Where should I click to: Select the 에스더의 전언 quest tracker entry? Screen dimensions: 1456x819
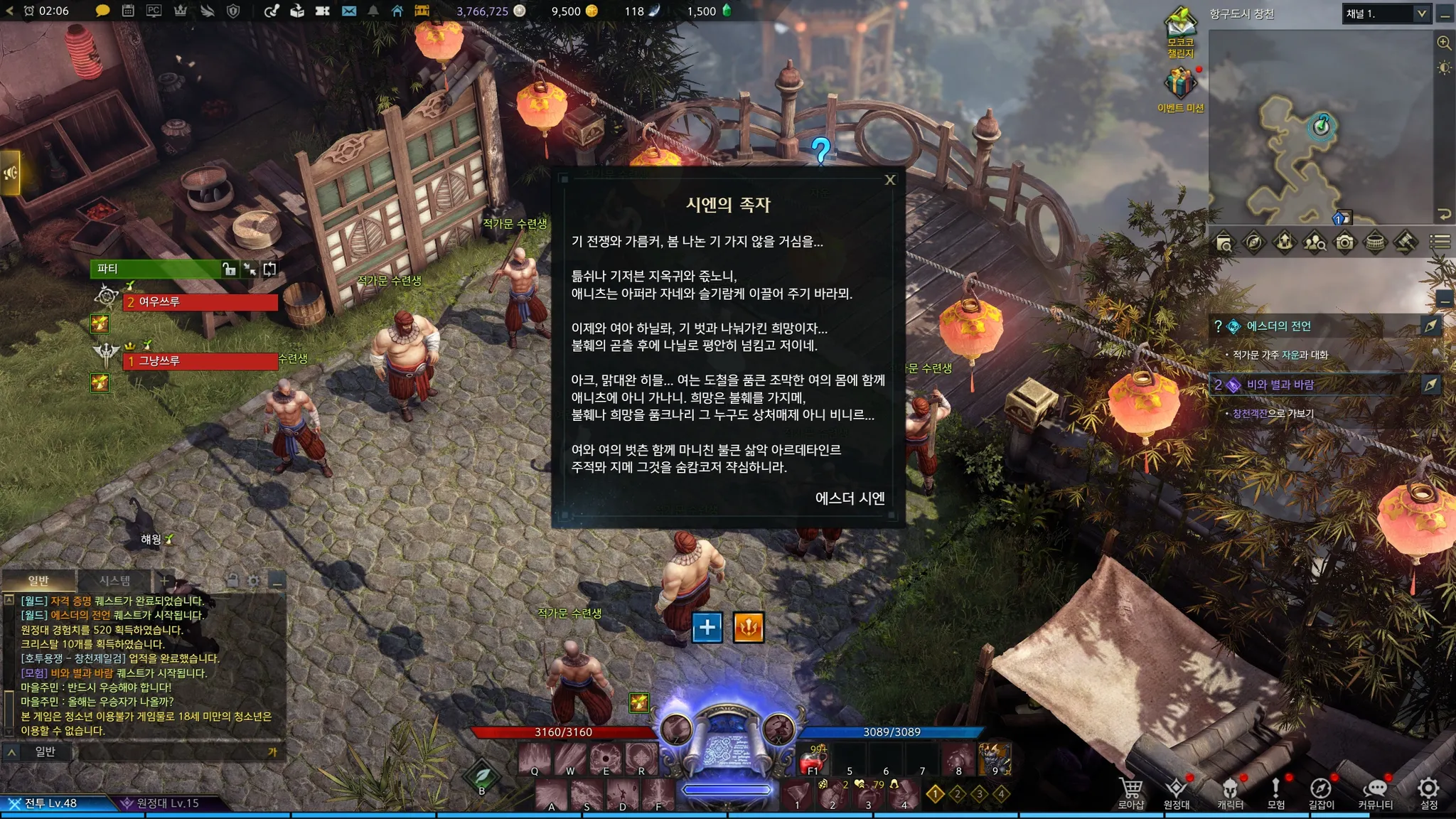1278,326
